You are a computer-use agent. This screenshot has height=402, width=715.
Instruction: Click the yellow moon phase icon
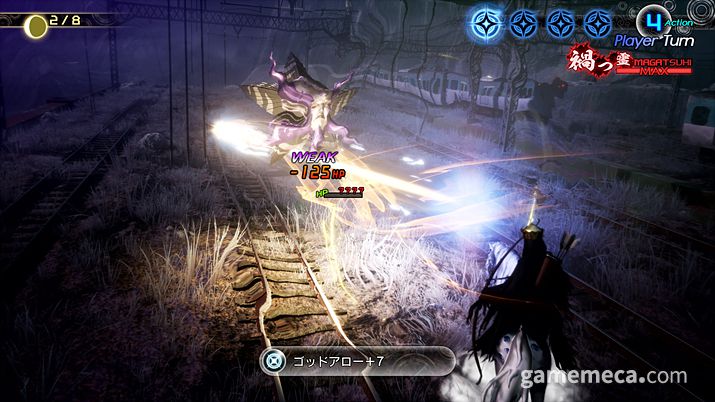point(36,25)
